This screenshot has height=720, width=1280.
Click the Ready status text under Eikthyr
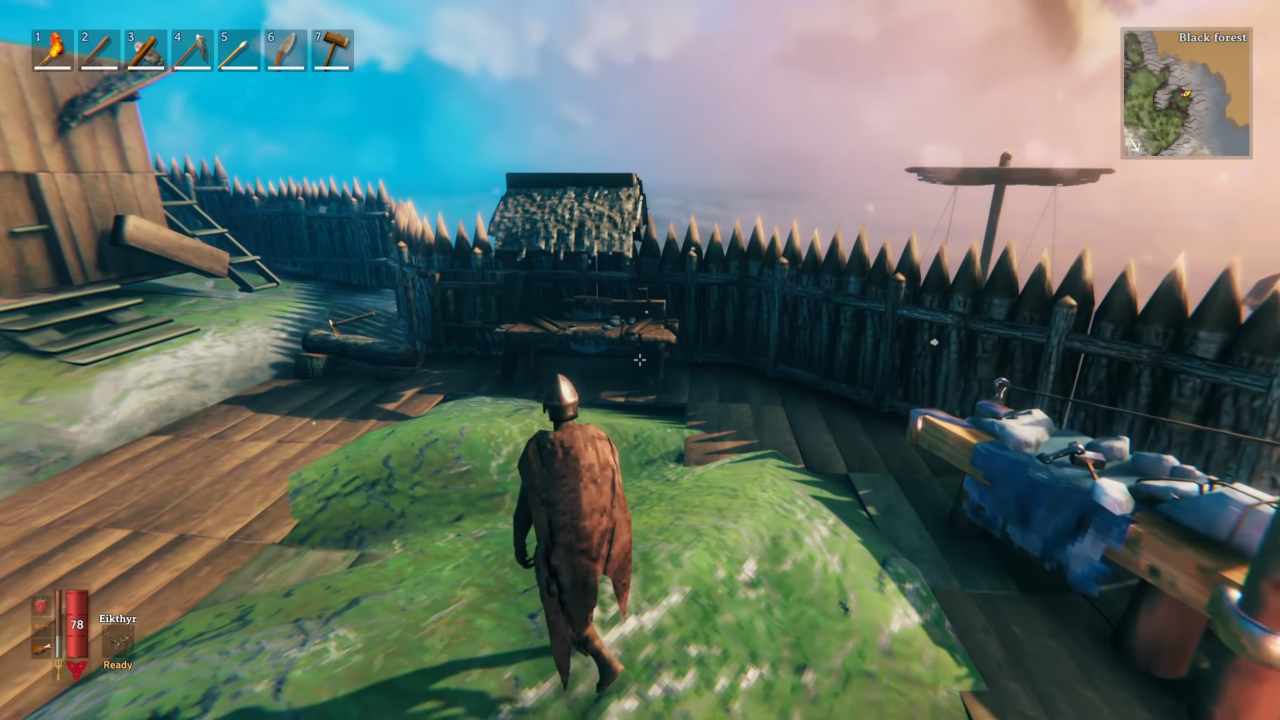[117, 664]
